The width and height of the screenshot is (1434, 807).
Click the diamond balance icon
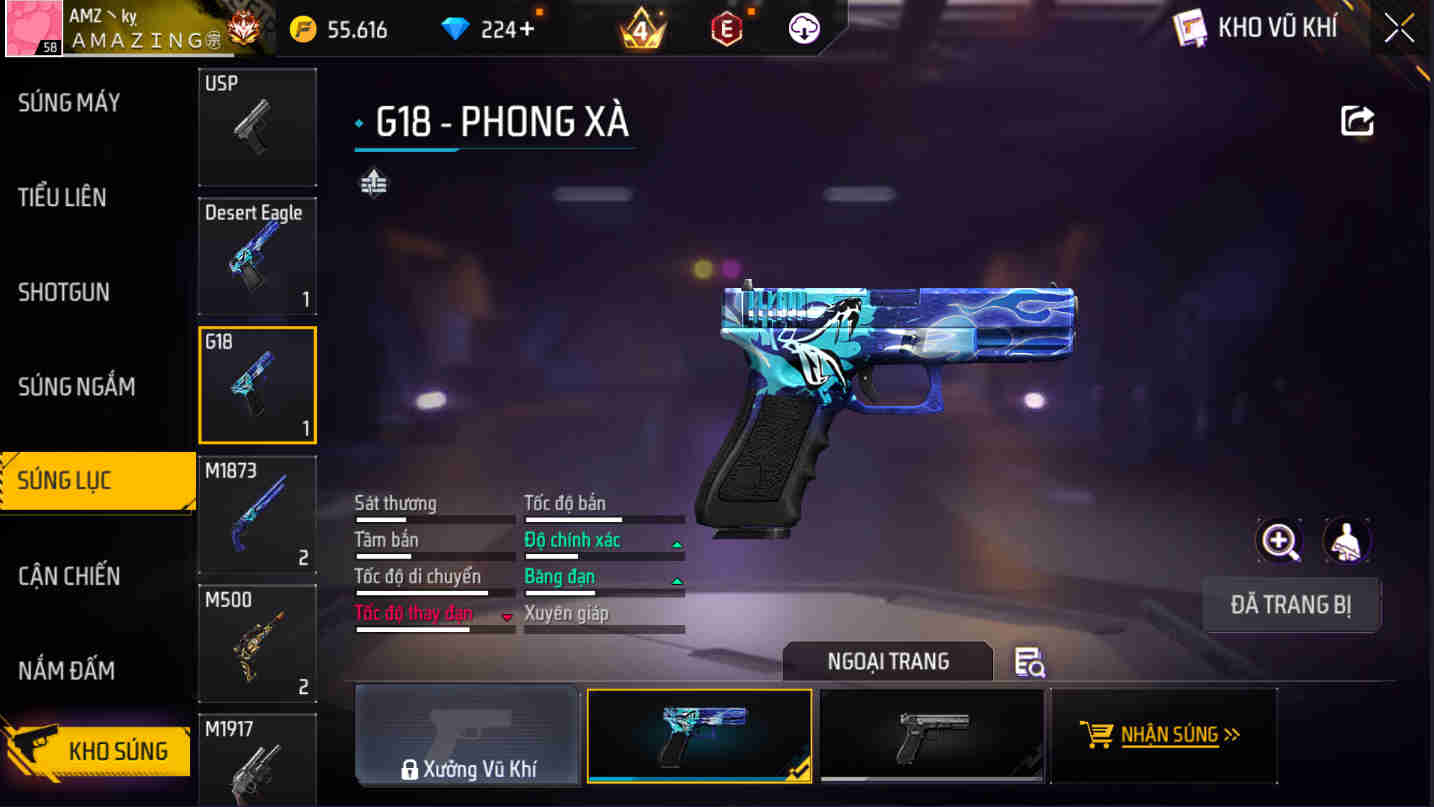pos(455,28)
